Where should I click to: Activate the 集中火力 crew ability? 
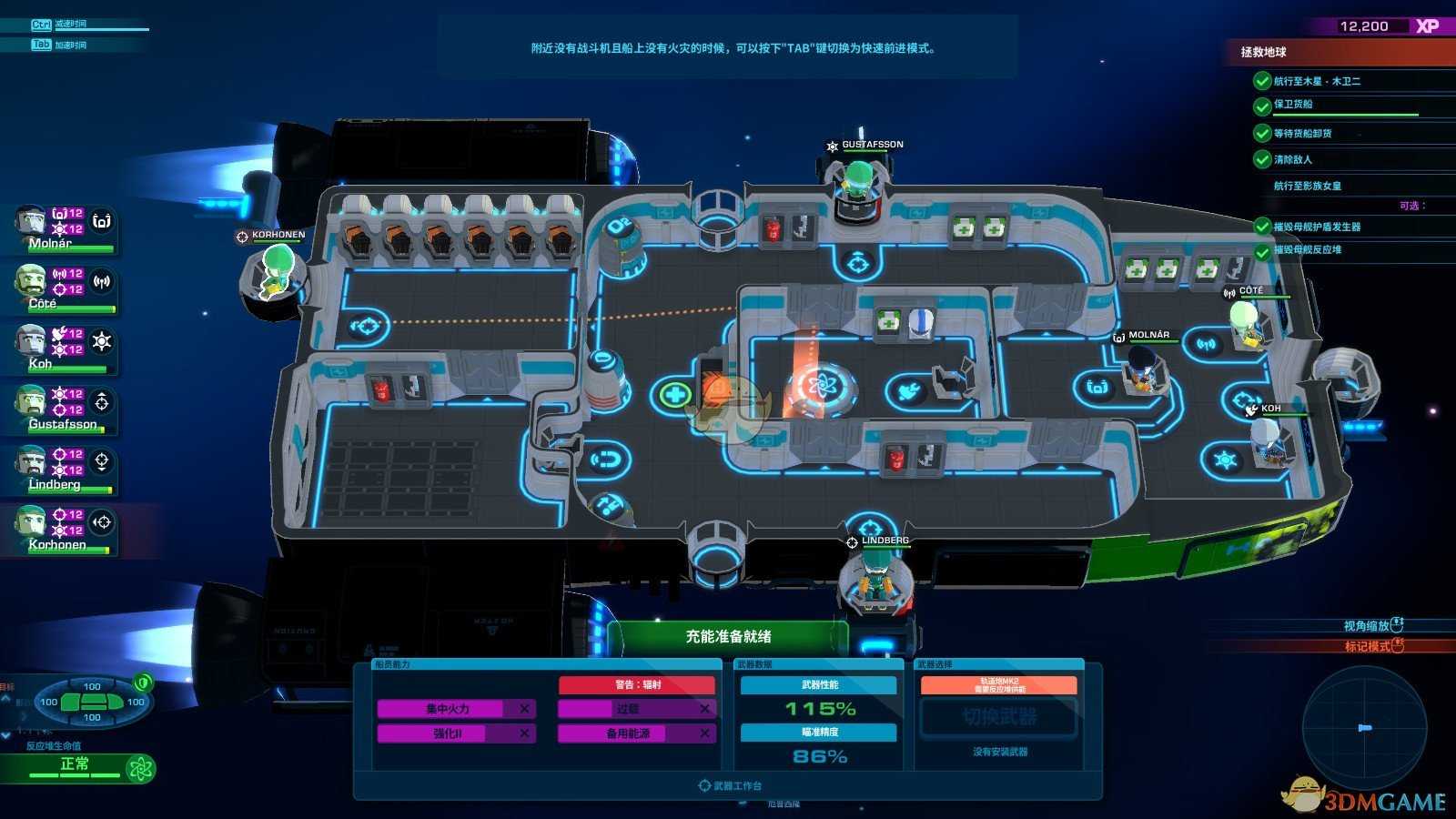448,709
